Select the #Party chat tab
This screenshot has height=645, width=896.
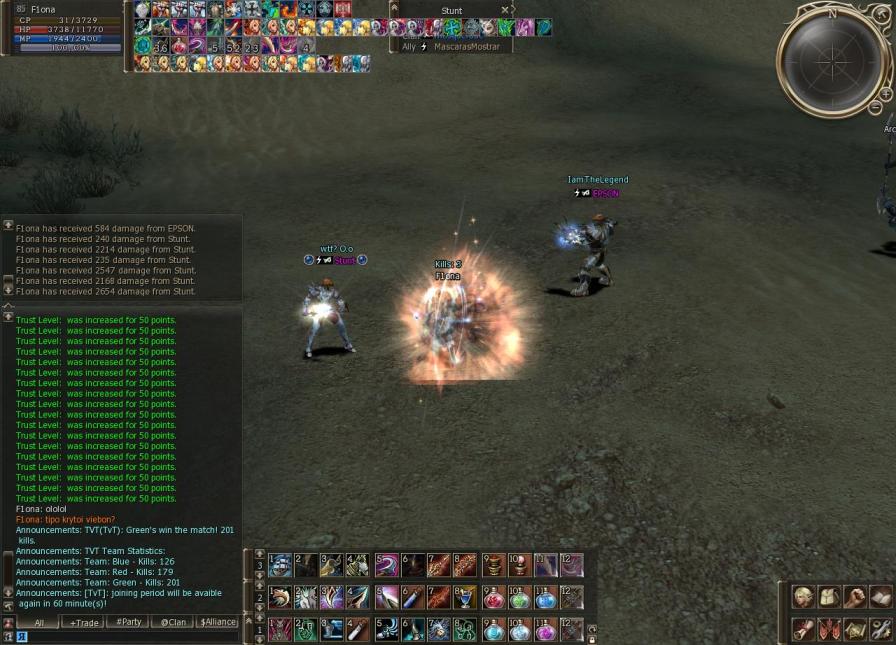click(128, 622)
